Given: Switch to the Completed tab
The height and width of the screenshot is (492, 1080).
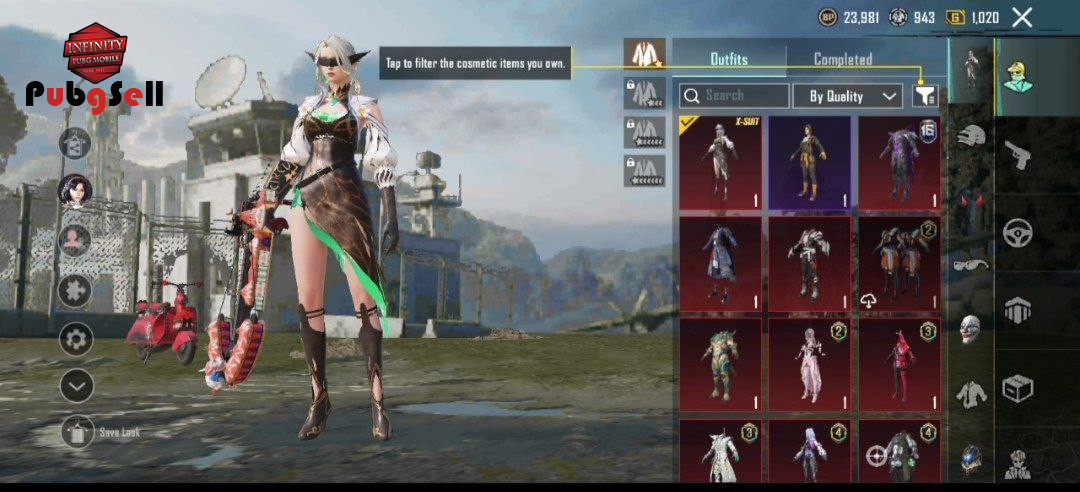Looking at the screenshot, I should coord(842,60).
